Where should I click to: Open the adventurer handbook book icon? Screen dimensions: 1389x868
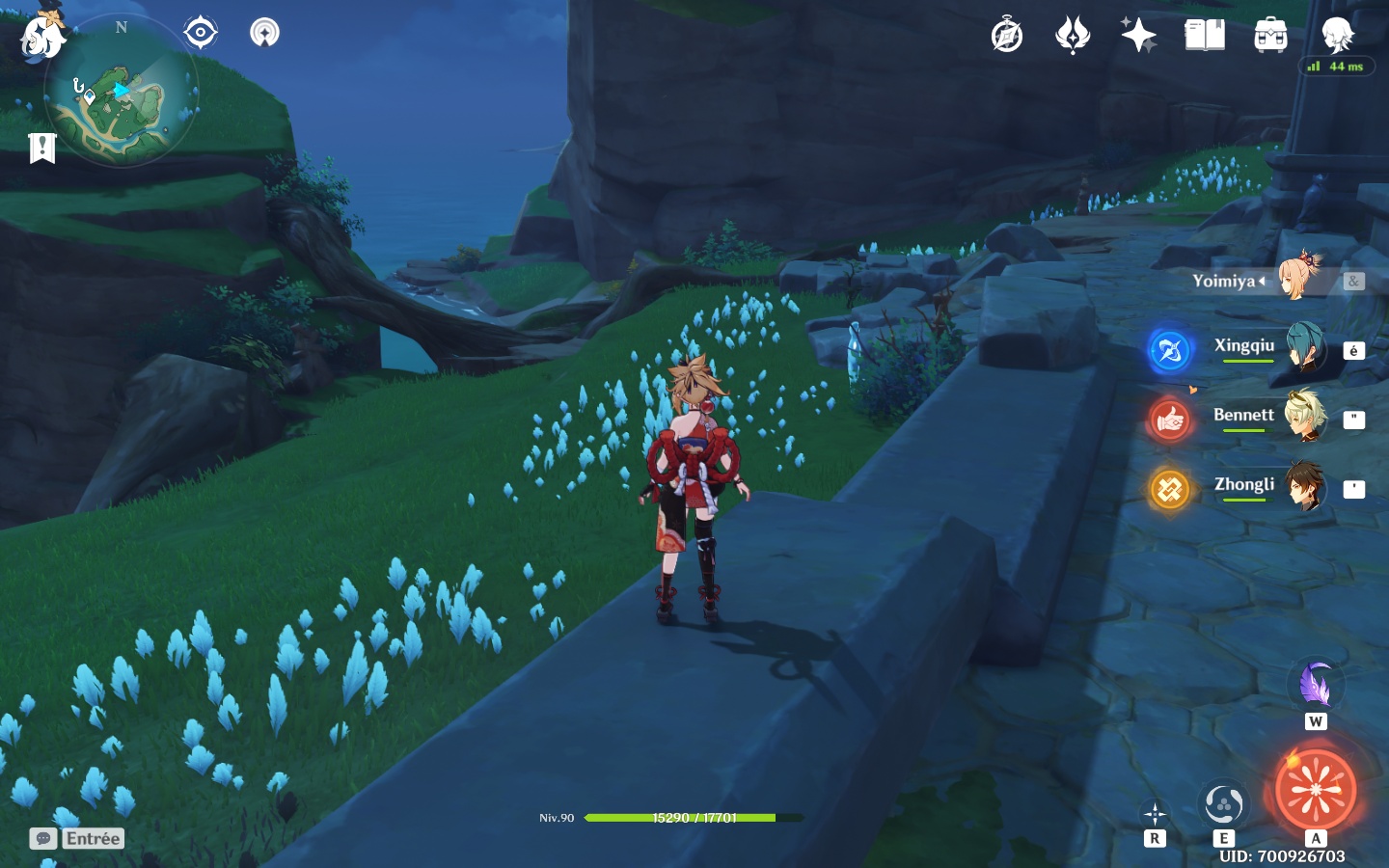tap(1205, 36)
